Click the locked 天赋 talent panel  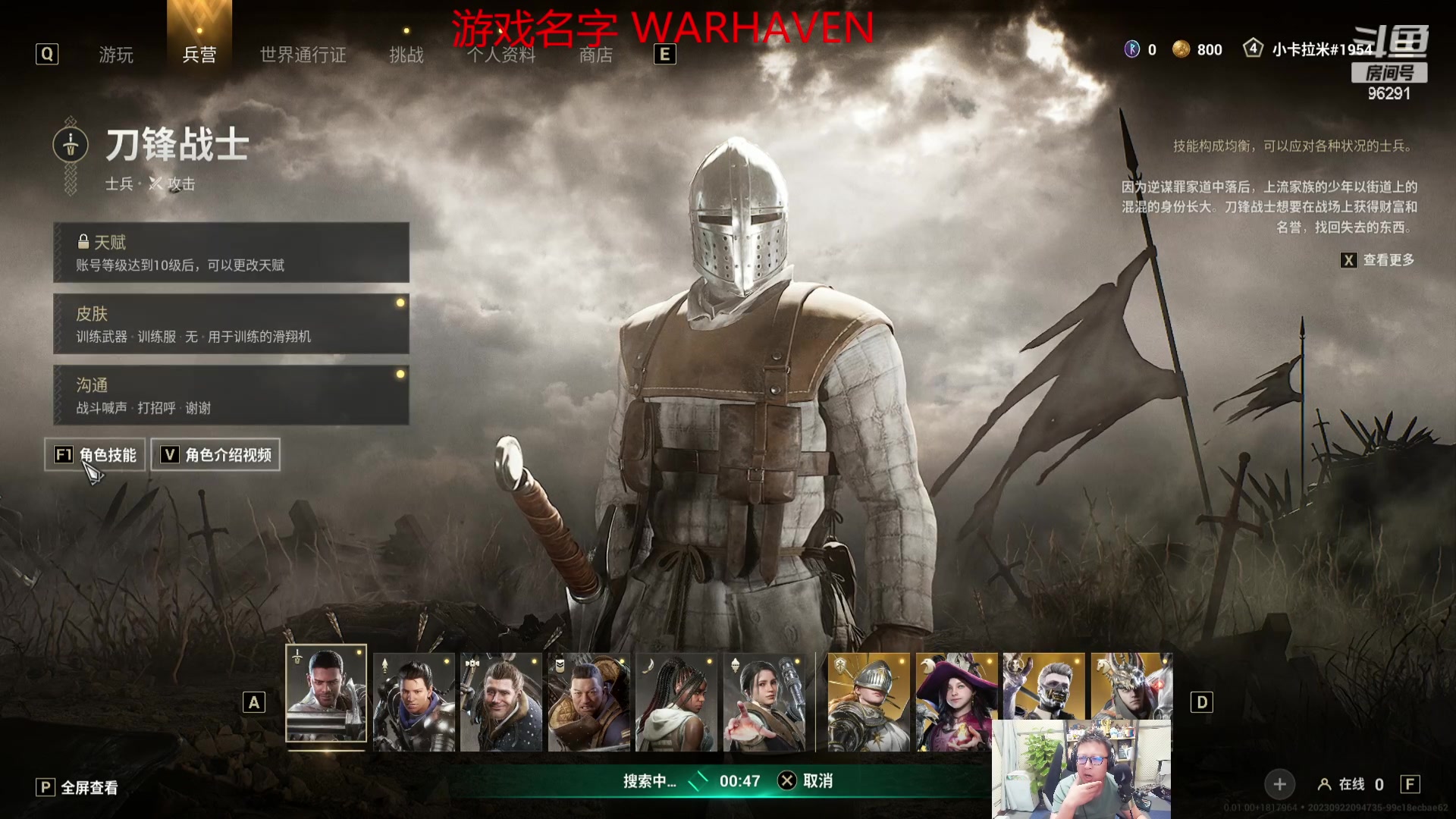point(231,253)
